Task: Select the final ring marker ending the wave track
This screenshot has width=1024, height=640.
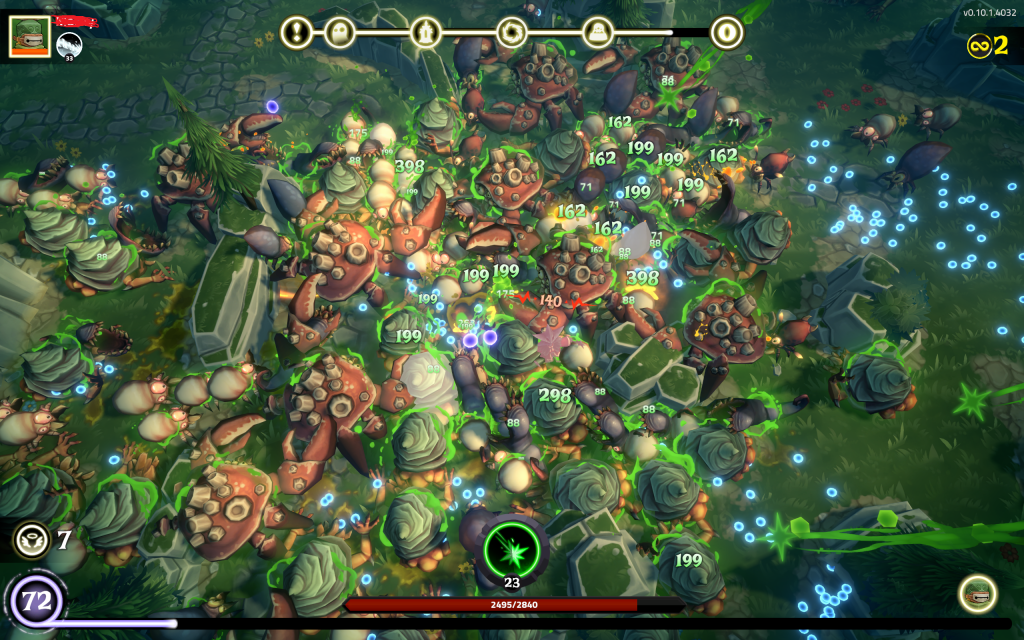Action: click(727, 32)
